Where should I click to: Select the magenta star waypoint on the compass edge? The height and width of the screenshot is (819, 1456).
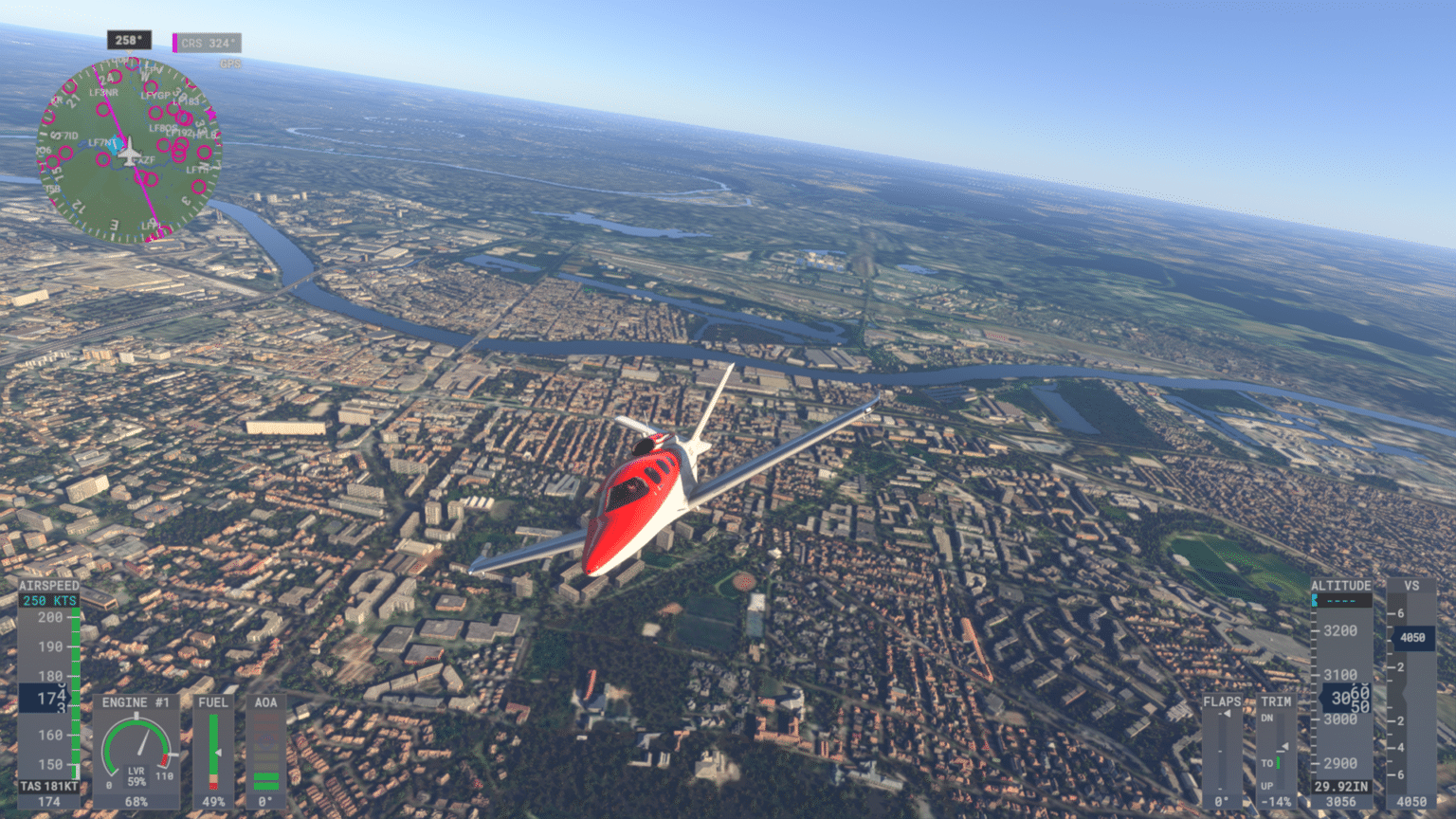click(211, 114)
